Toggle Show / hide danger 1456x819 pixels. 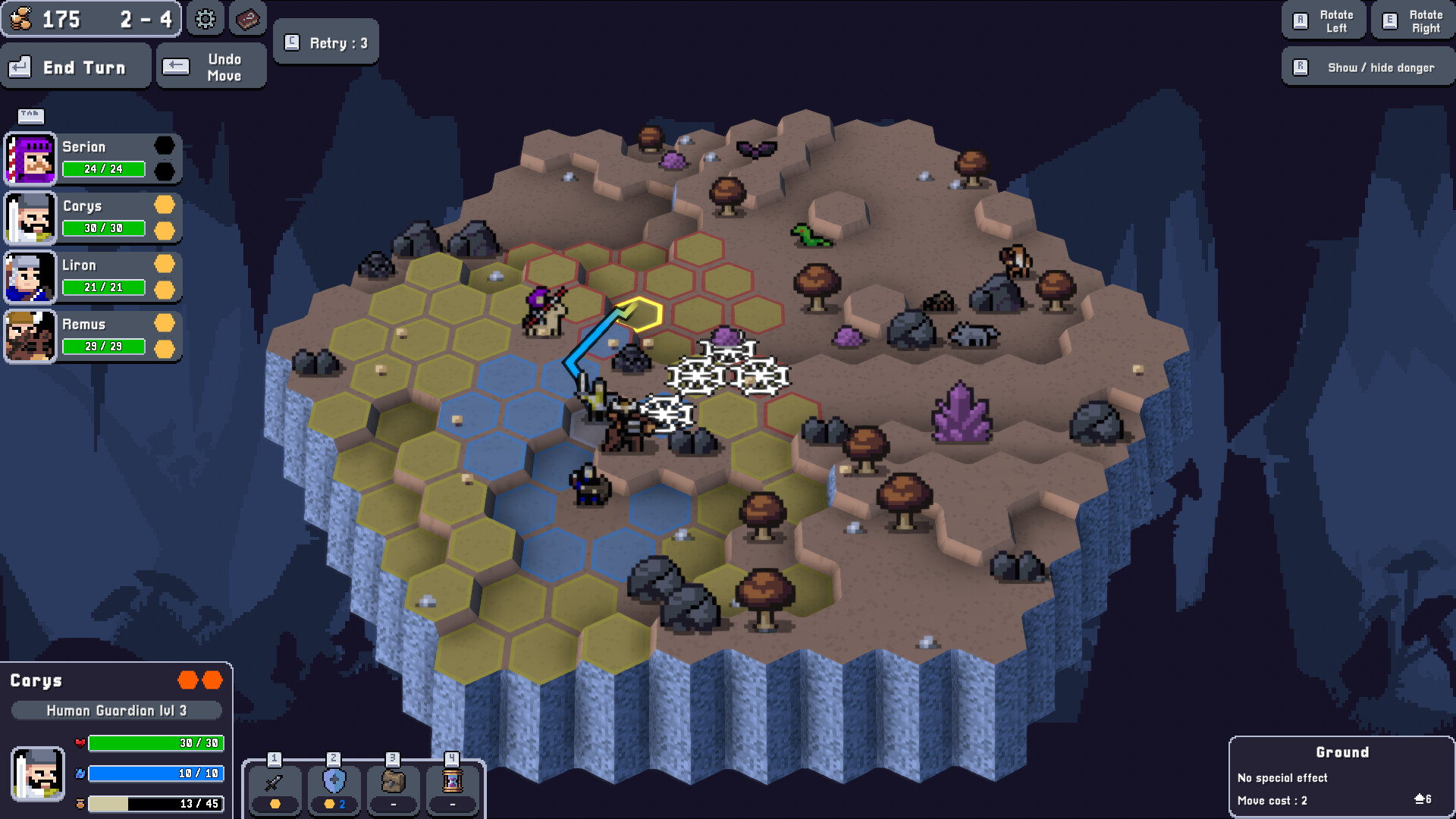coord(1367,67)
